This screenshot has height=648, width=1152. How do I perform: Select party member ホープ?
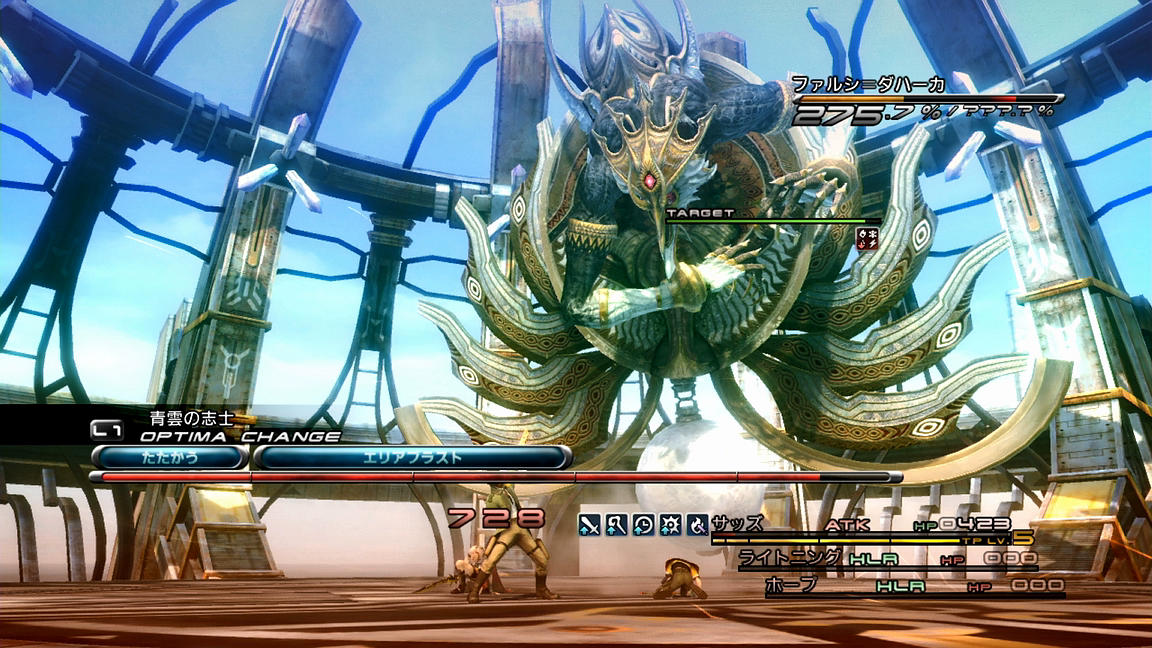click(791, 585)
